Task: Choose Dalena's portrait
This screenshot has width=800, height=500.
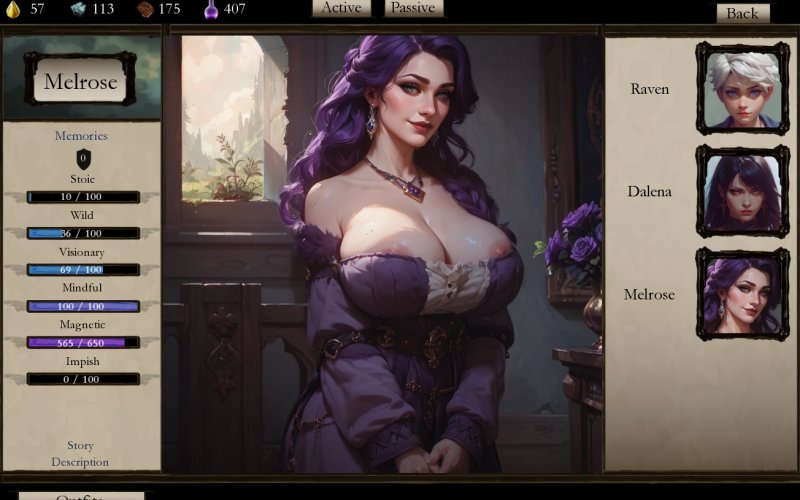Action: click(x=742, y=191)
